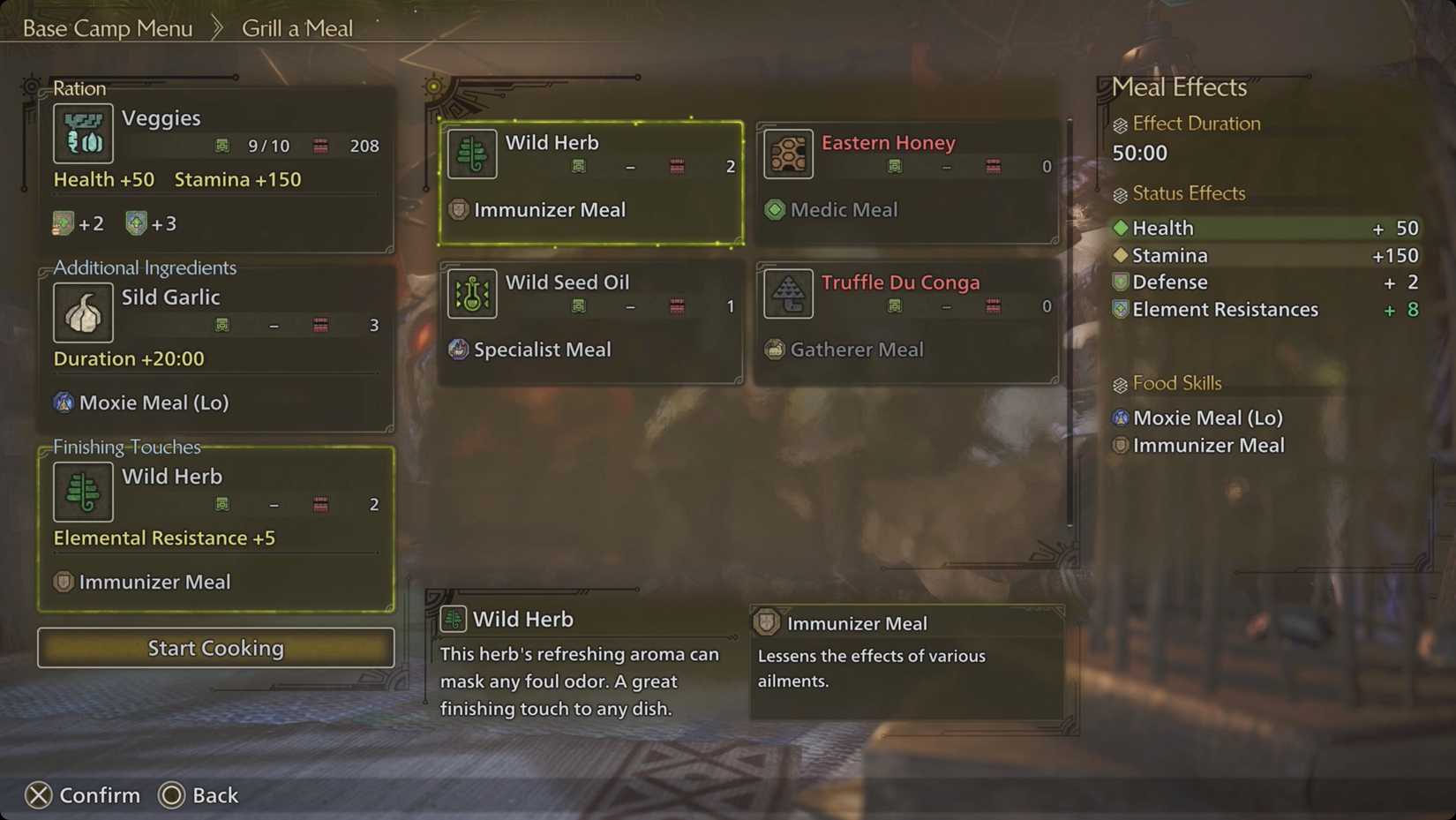1456x820 pixels.
Task: Navigate to Base Camp Menu breadcrumb
Action: coord(106,27)
